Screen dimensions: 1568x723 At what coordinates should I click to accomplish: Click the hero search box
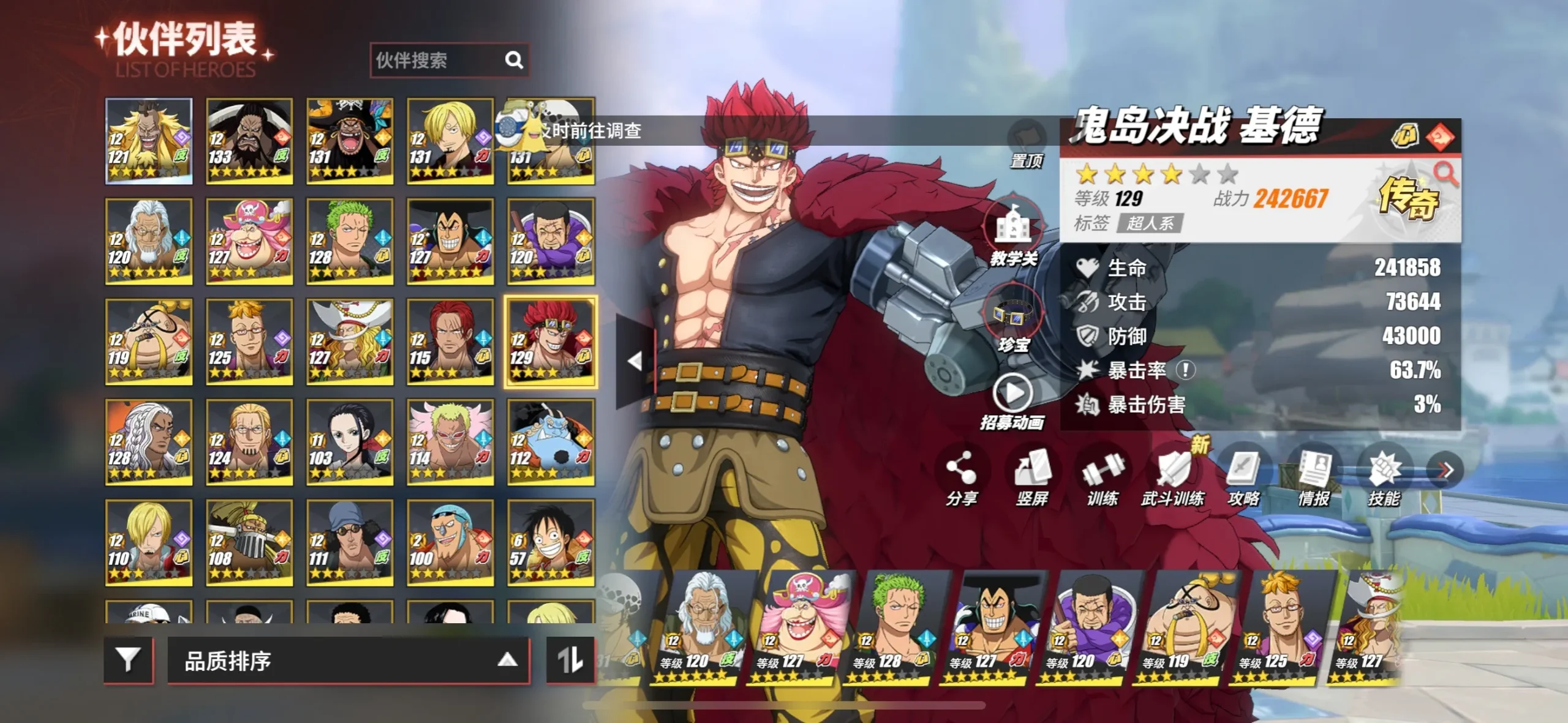[x=438, y=60]
